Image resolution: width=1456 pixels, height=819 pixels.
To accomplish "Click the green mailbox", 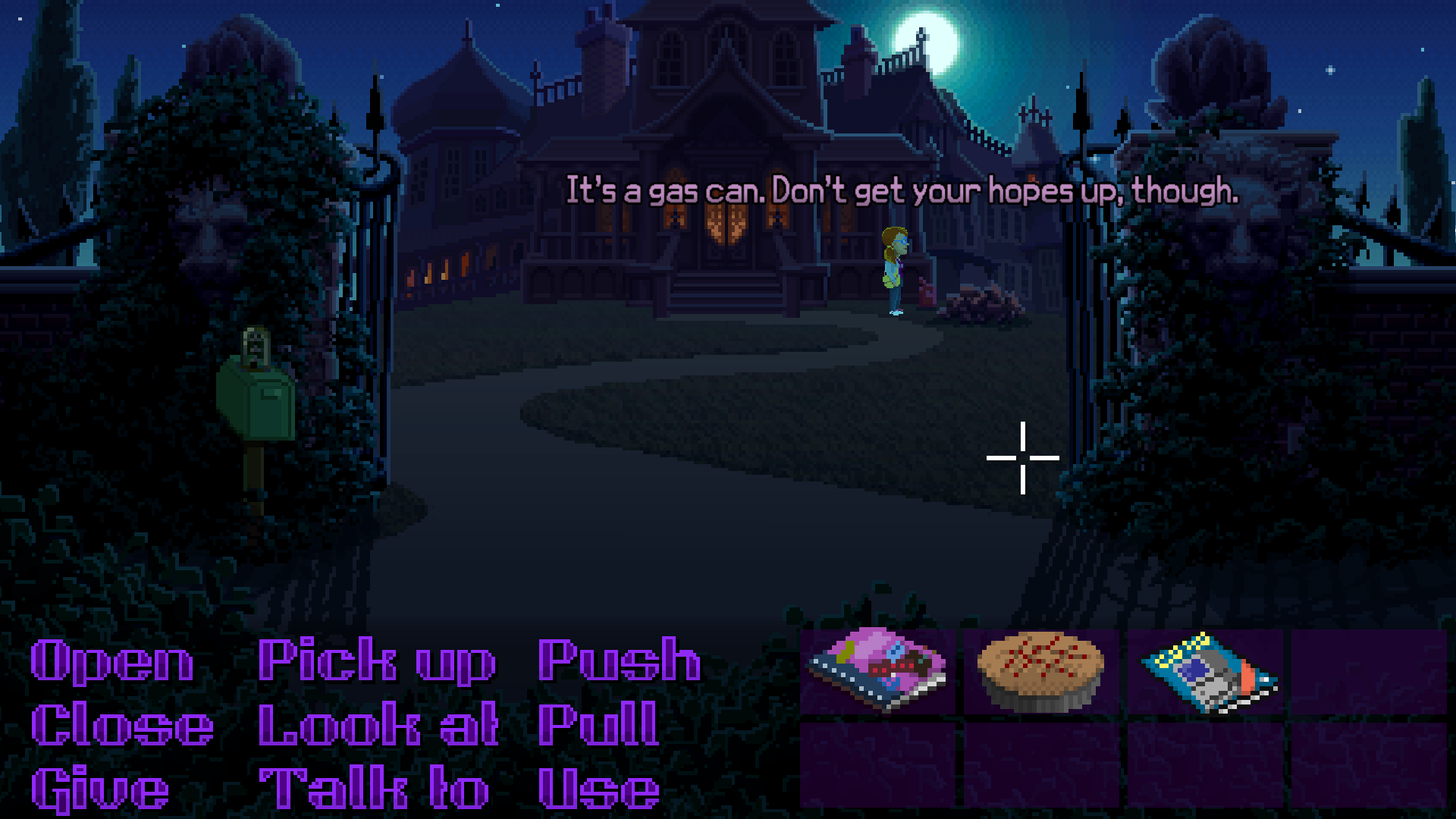I will tap(258, 402).
